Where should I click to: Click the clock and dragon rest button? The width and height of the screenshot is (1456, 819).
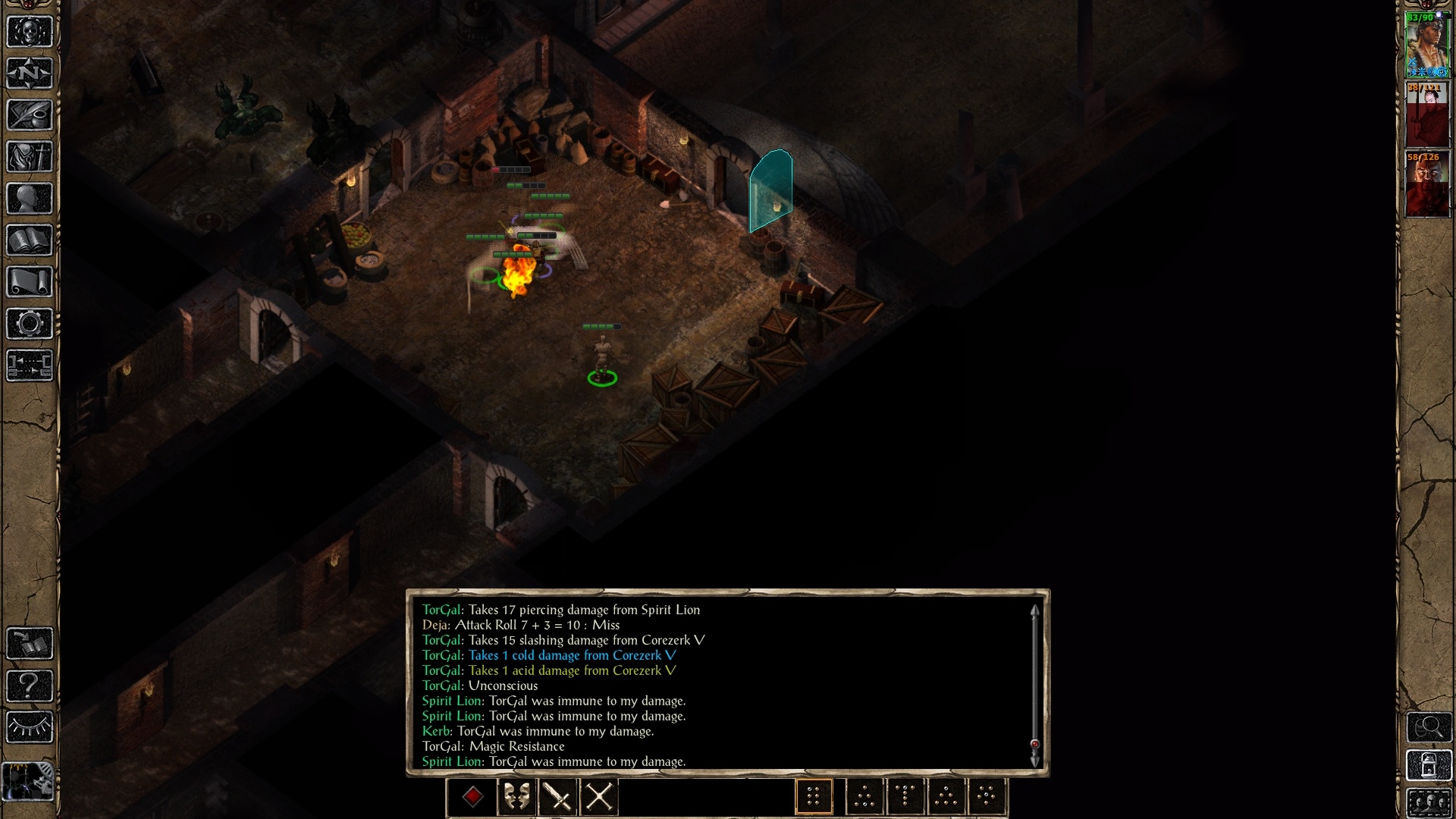(28, 781)
